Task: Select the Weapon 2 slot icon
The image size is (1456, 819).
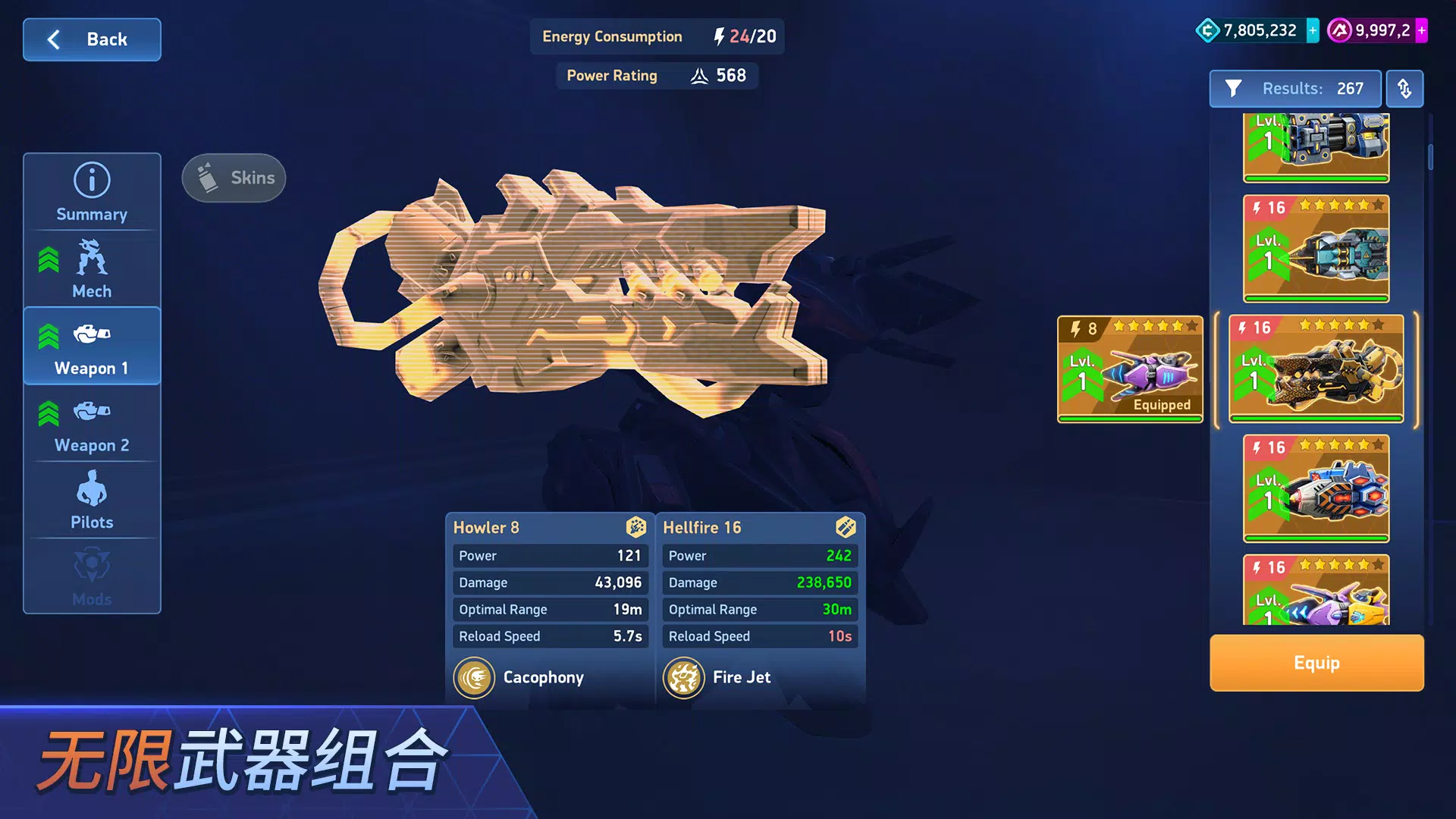Action: 91,412
